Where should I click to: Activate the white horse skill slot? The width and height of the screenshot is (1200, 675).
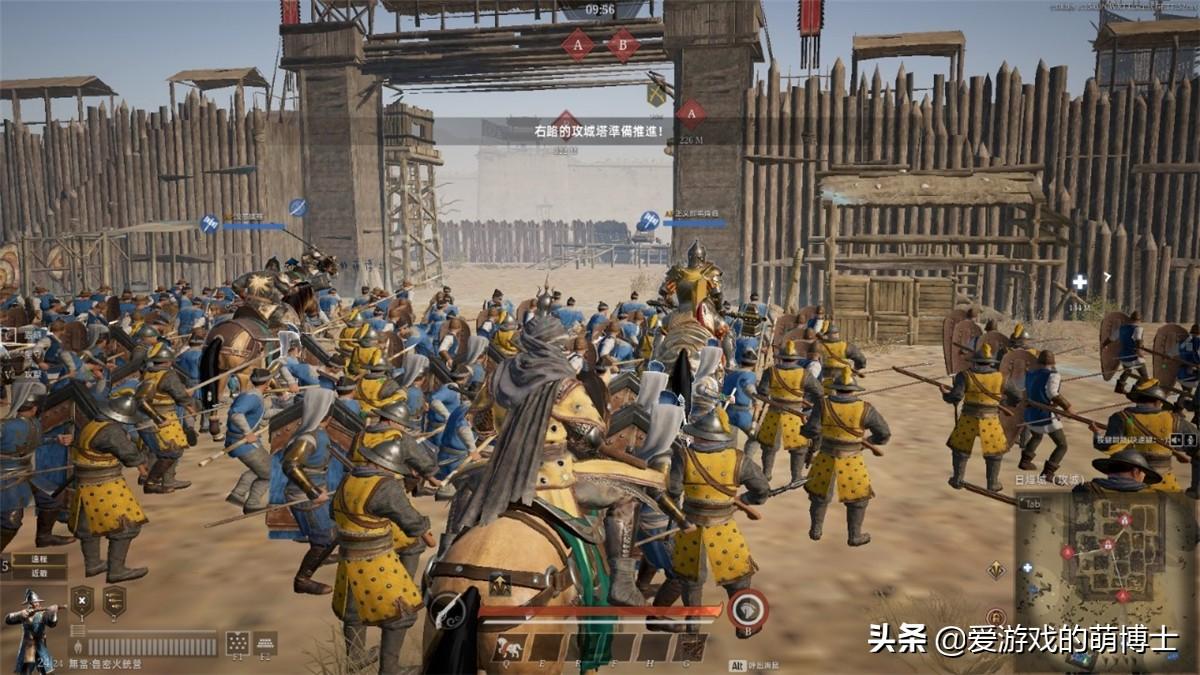[x=508, y=647]
